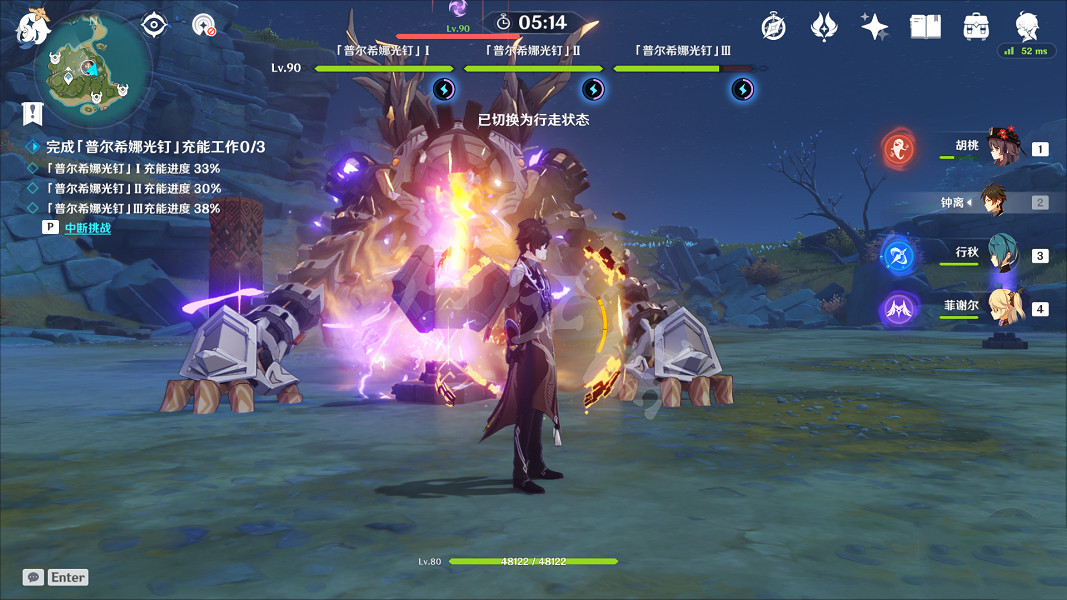1067x600 pixels.
Task: Switch to party member 行秋
Action: [x=1002, y=254]
